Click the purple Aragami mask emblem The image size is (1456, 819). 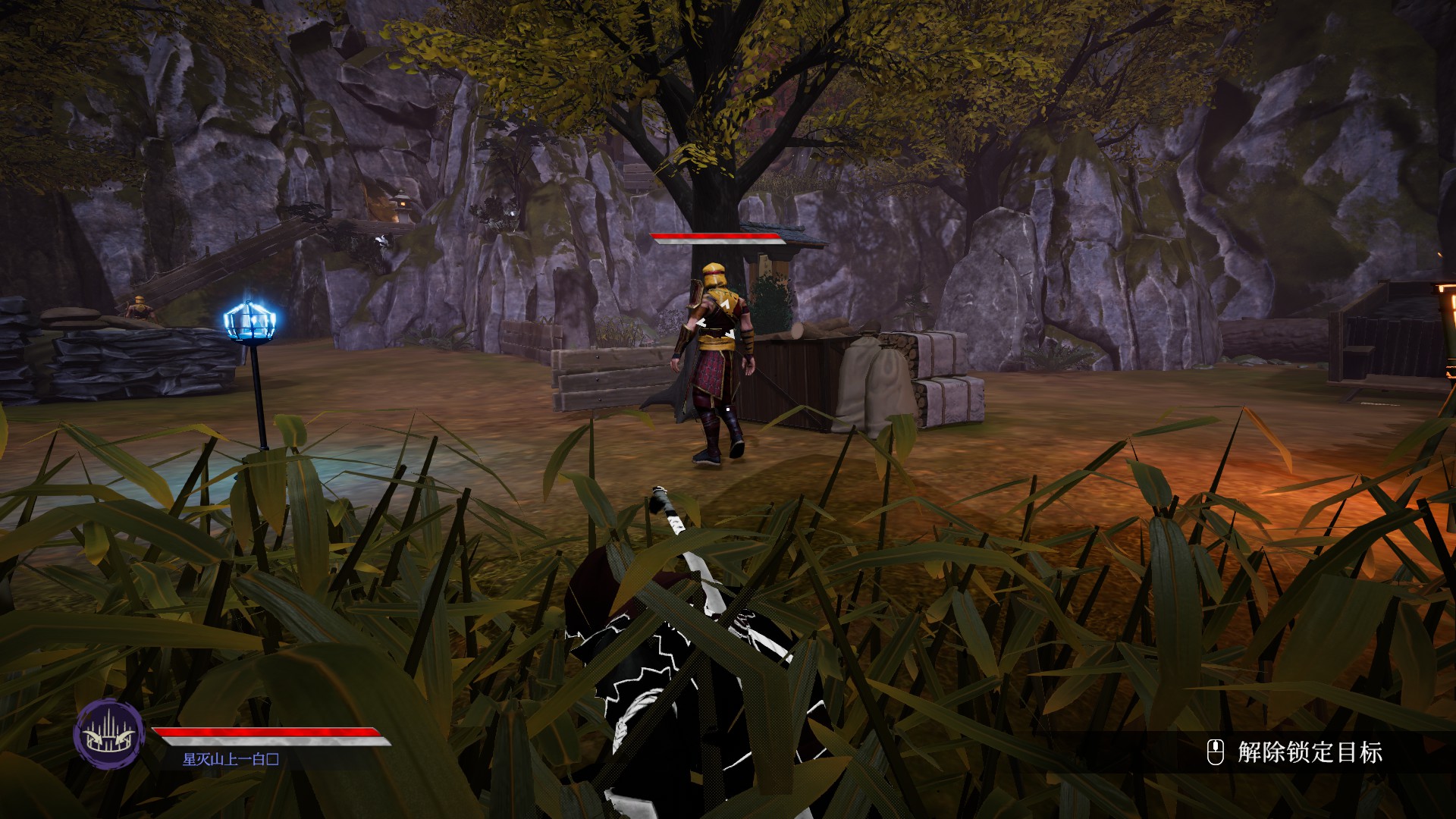108,733
